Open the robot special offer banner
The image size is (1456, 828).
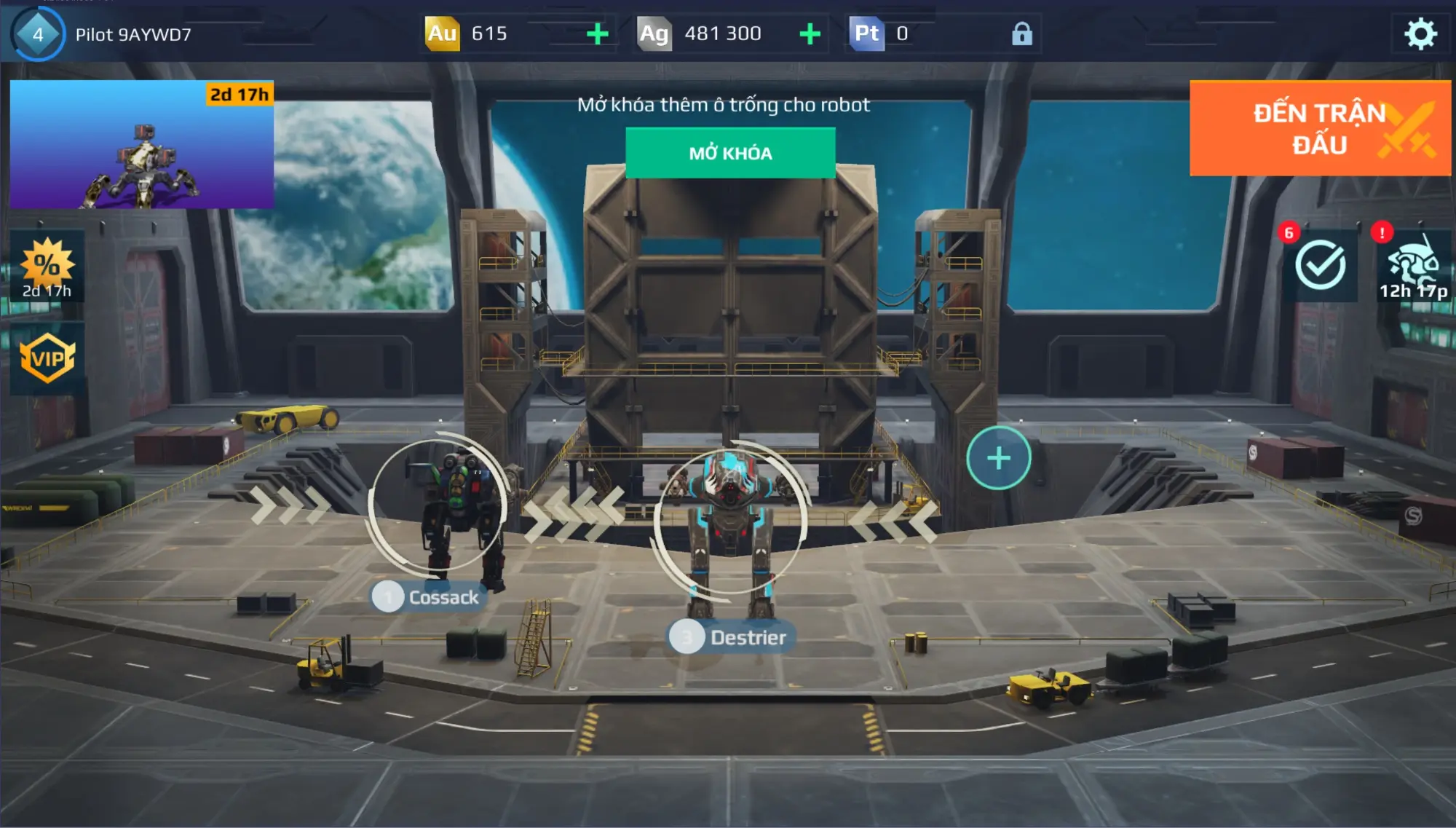140,143
